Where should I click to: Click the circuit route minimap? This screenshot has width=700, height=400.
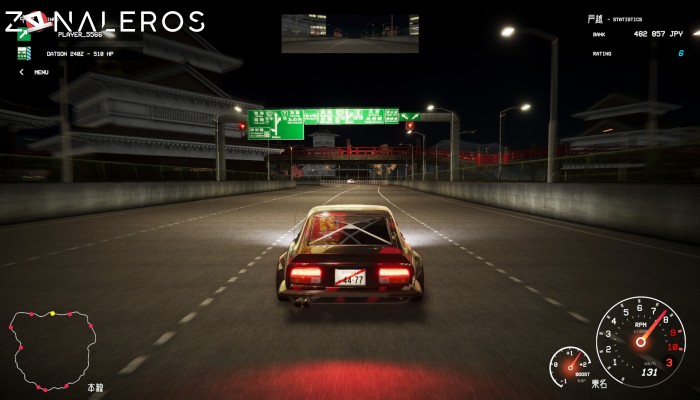[x=52, y=349]
